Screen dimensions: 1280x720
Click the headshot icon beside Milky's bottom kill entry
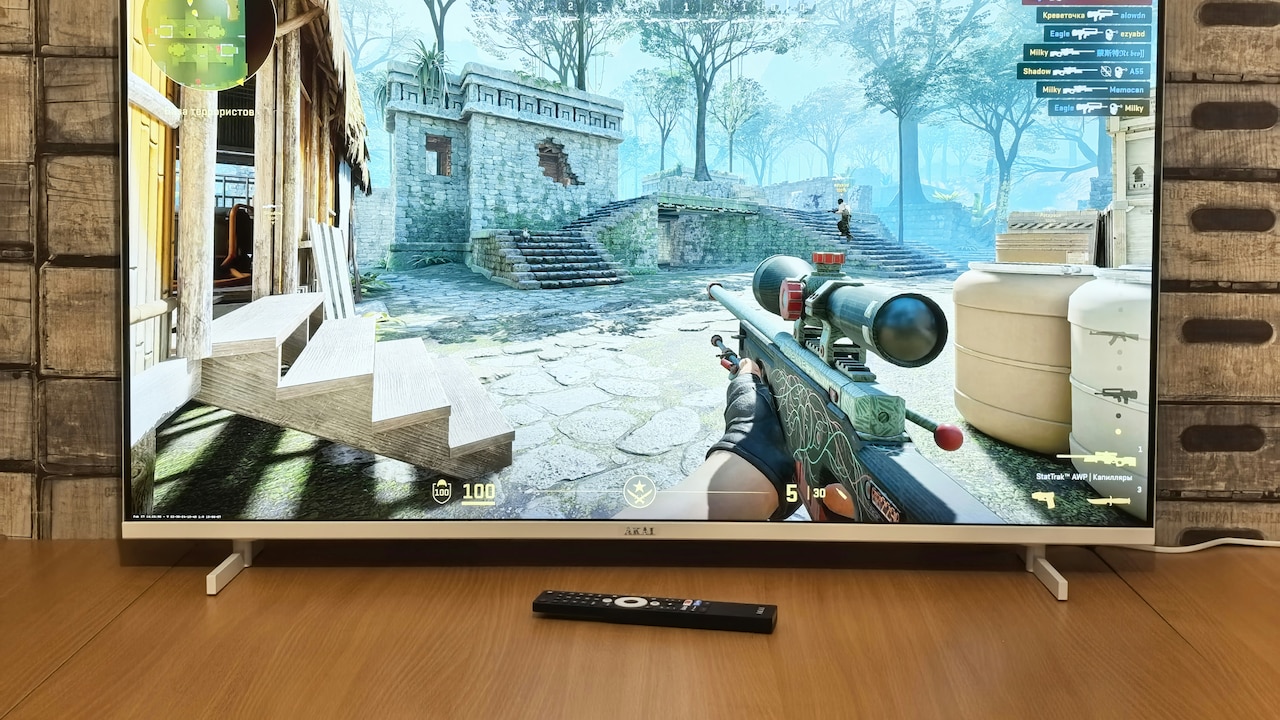(x=1113, y=108)
